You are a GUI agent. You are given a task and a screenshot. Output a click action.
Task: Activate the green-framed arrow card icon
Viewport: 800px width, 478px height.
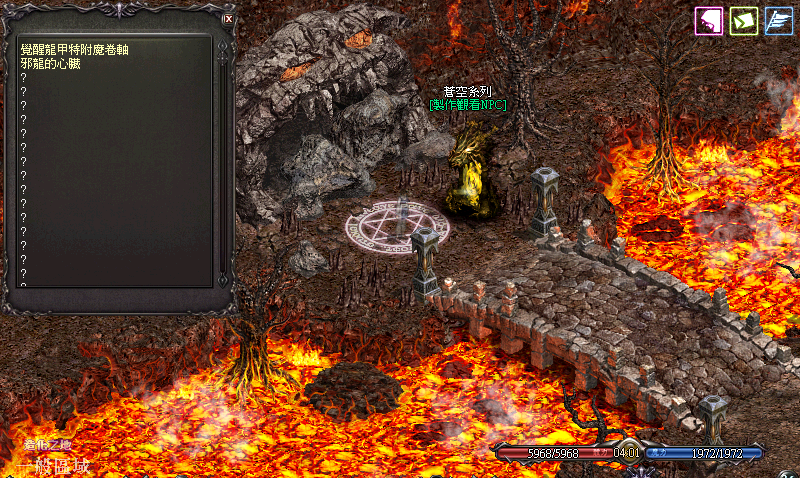coord(744,20)
